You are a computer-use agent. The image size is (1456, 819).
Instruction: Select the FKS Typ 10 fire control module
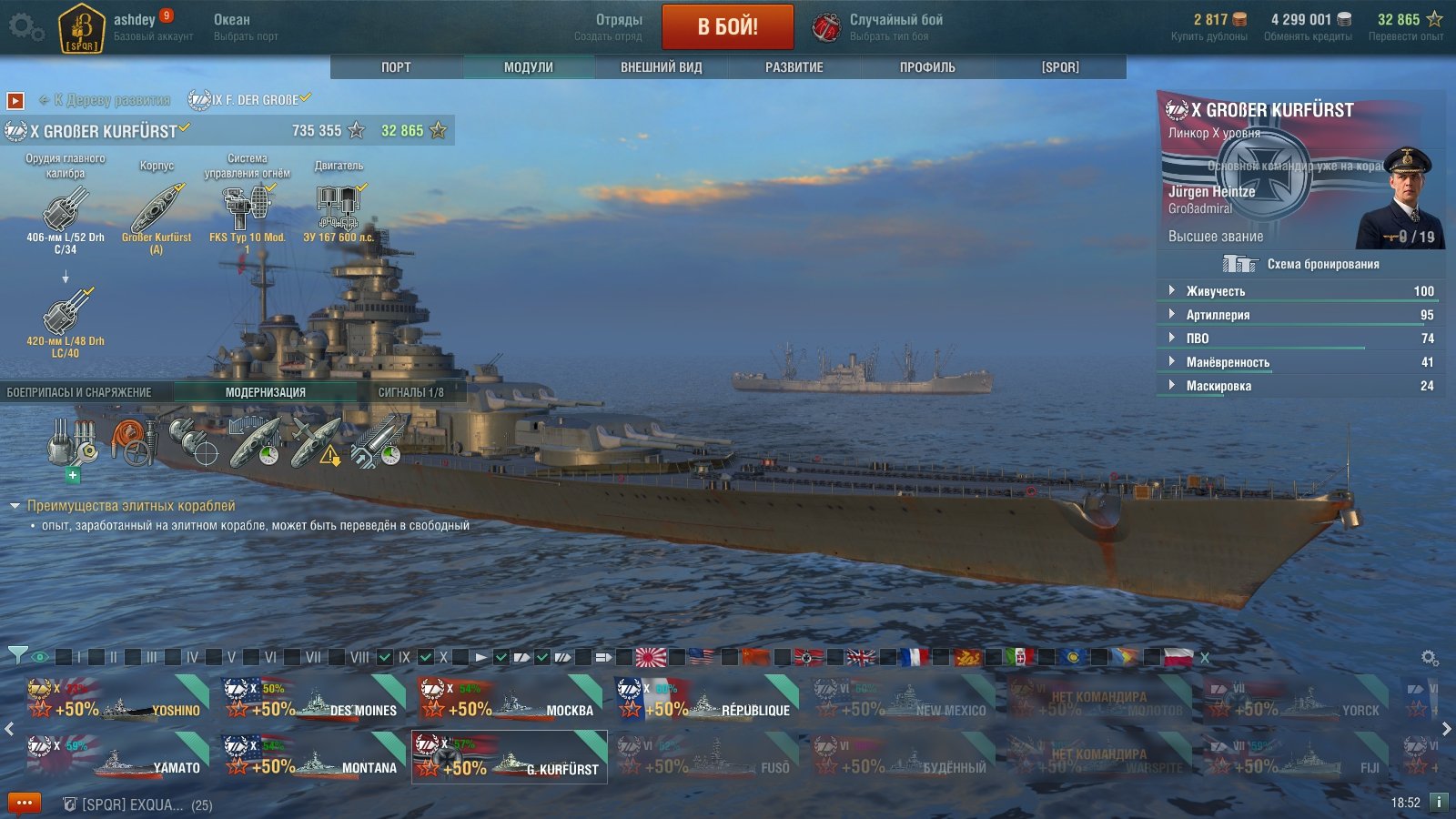tap(247, 209)
